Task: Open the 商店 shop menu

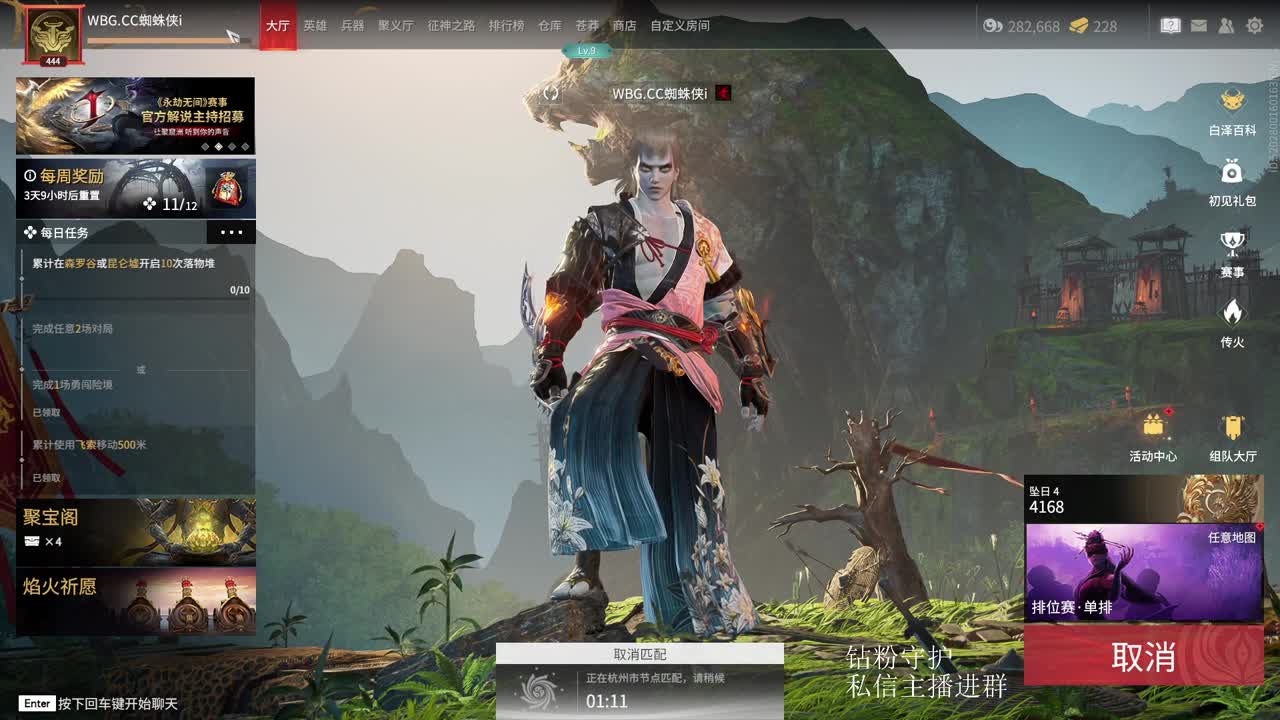Action: [622, 27]
